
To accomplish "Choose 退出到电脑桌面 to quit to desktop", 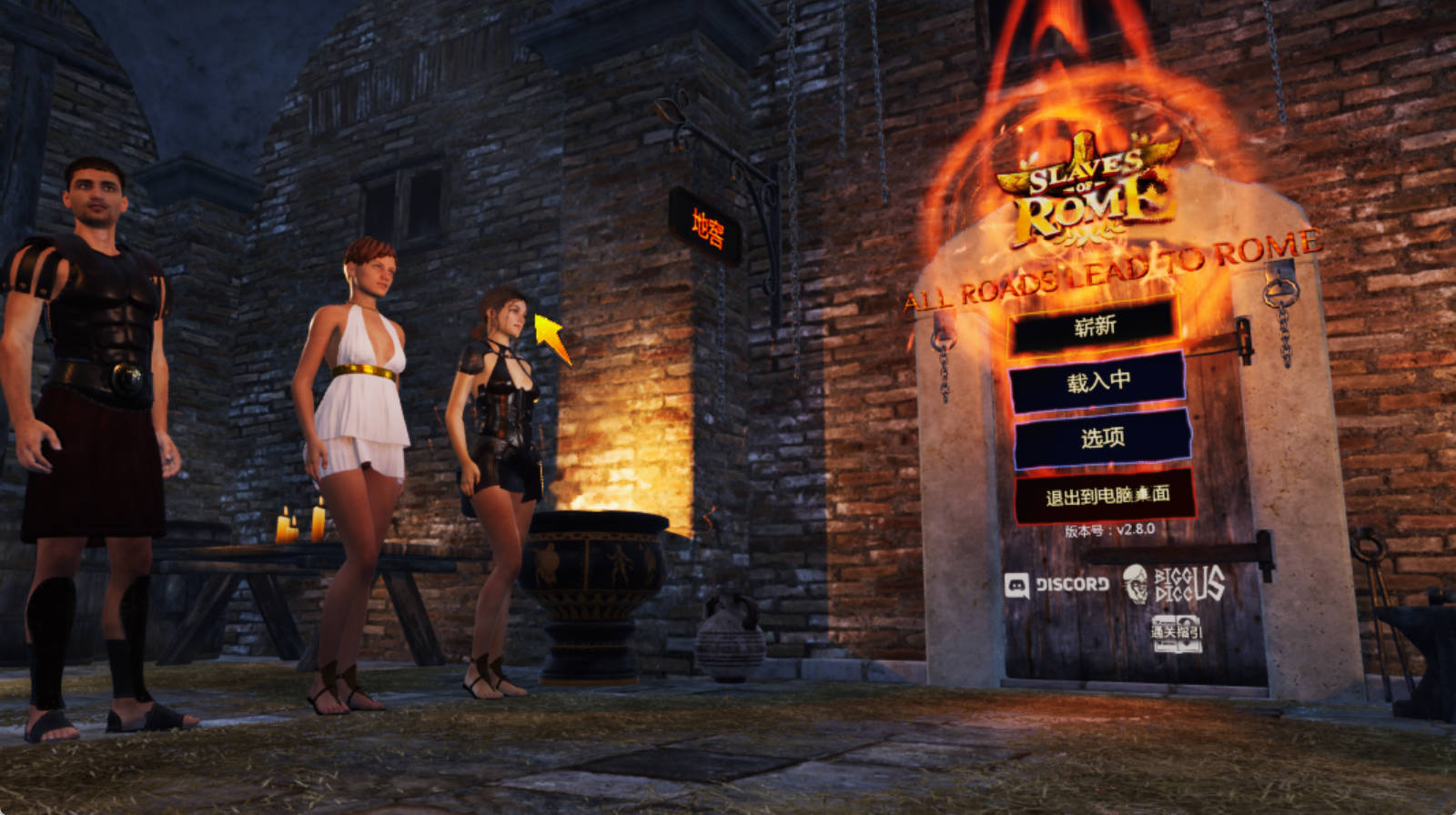I will [x=1106, y=496].
